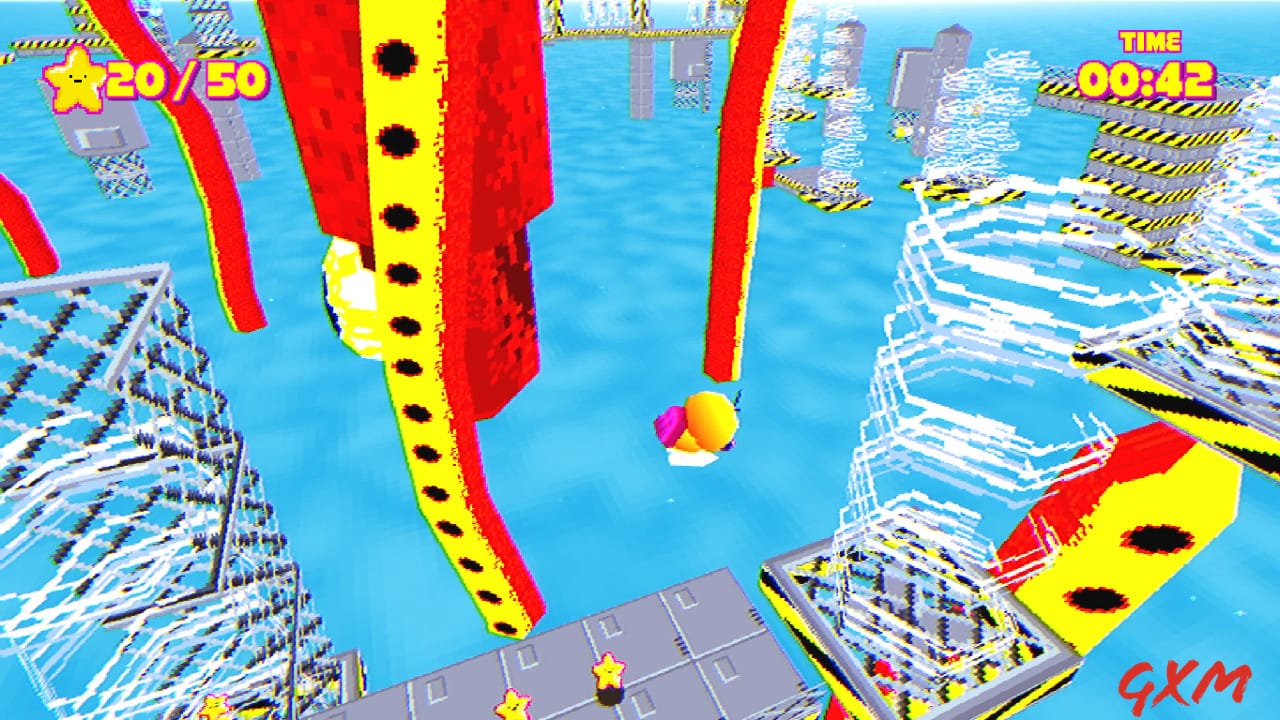
Task: Click the player character in mid-air
Action: point(700,425)
